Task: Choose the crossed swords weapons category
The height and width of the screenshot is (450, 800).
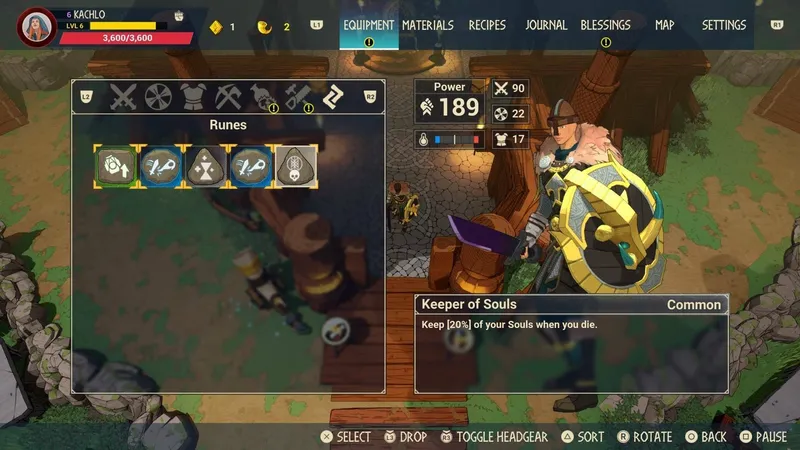Action: click(x=123, y=97)
